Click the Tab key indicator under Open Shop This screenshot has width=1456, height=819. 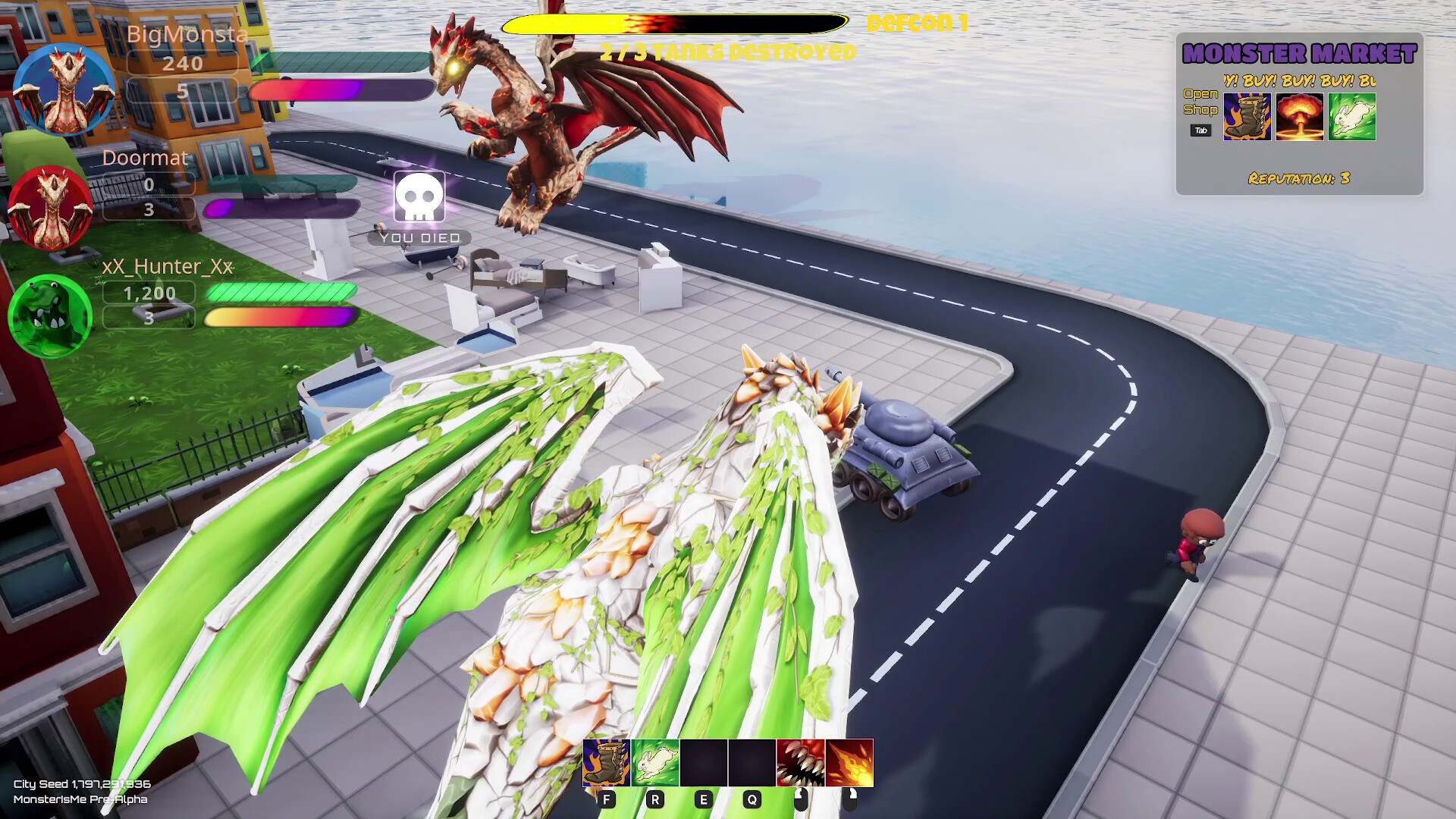(x=1200, y=130)
